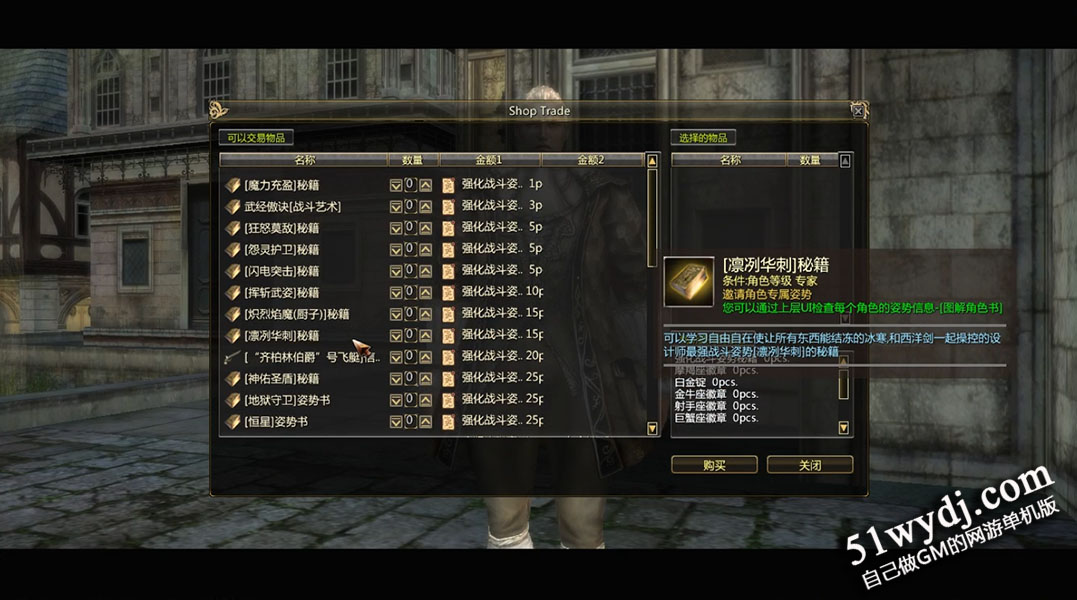1077x600 pixels.
Task: Increase quantity for [挥斩武姿]秘籍
Action: pos(426,293)
